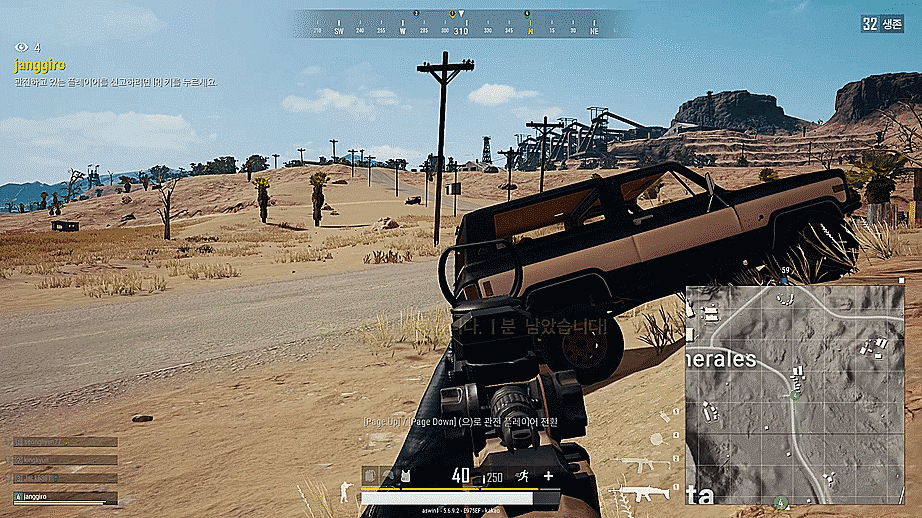Select the primary rifle in weapon slot 1
922x518 pixels.
click(x=640, y=492)
